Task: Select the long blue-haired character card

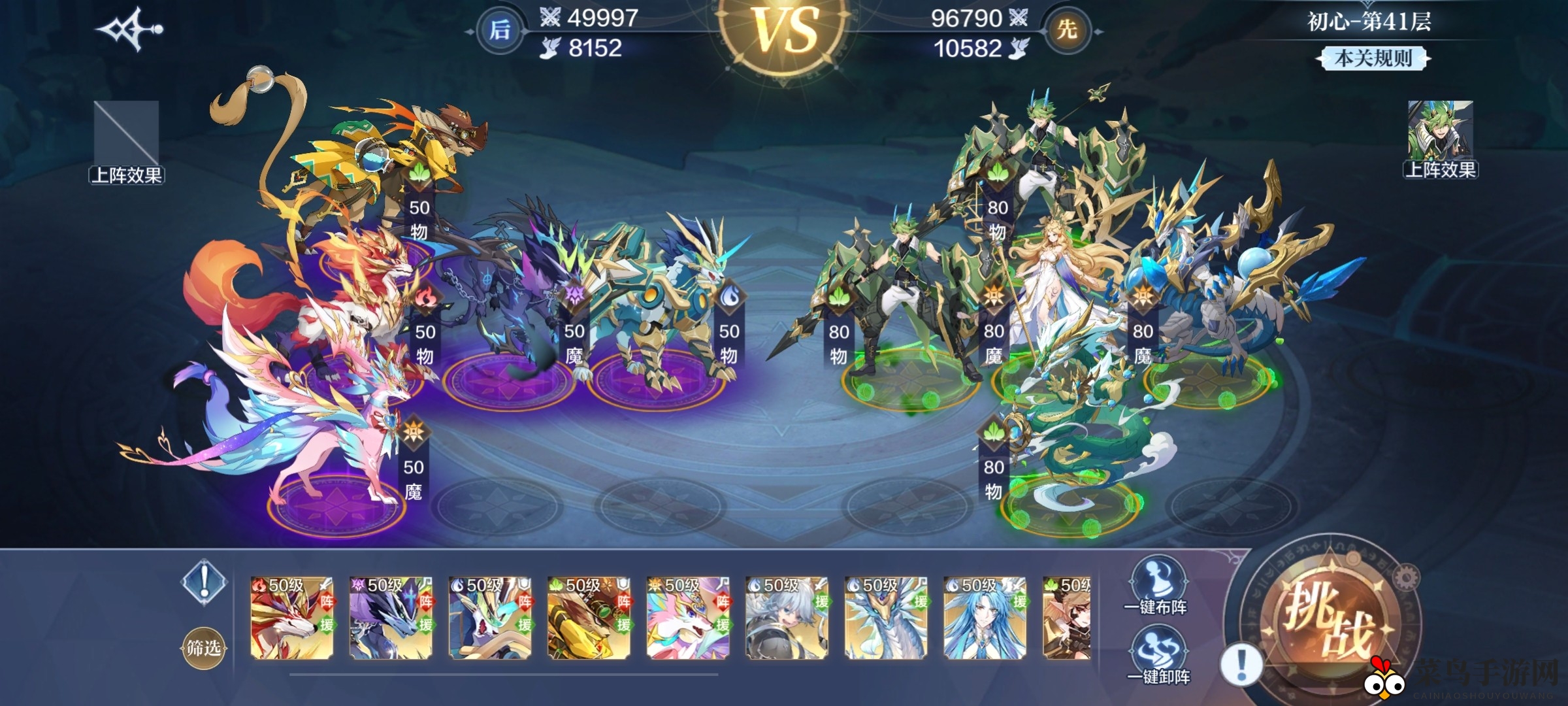Action: [x=985, y=617]
